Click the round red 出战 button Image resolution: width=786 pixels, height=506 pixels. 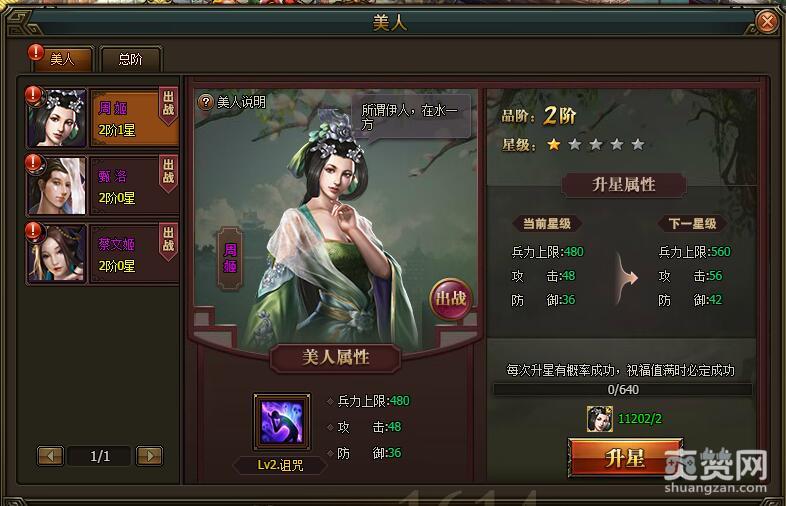tap(449, 298)
